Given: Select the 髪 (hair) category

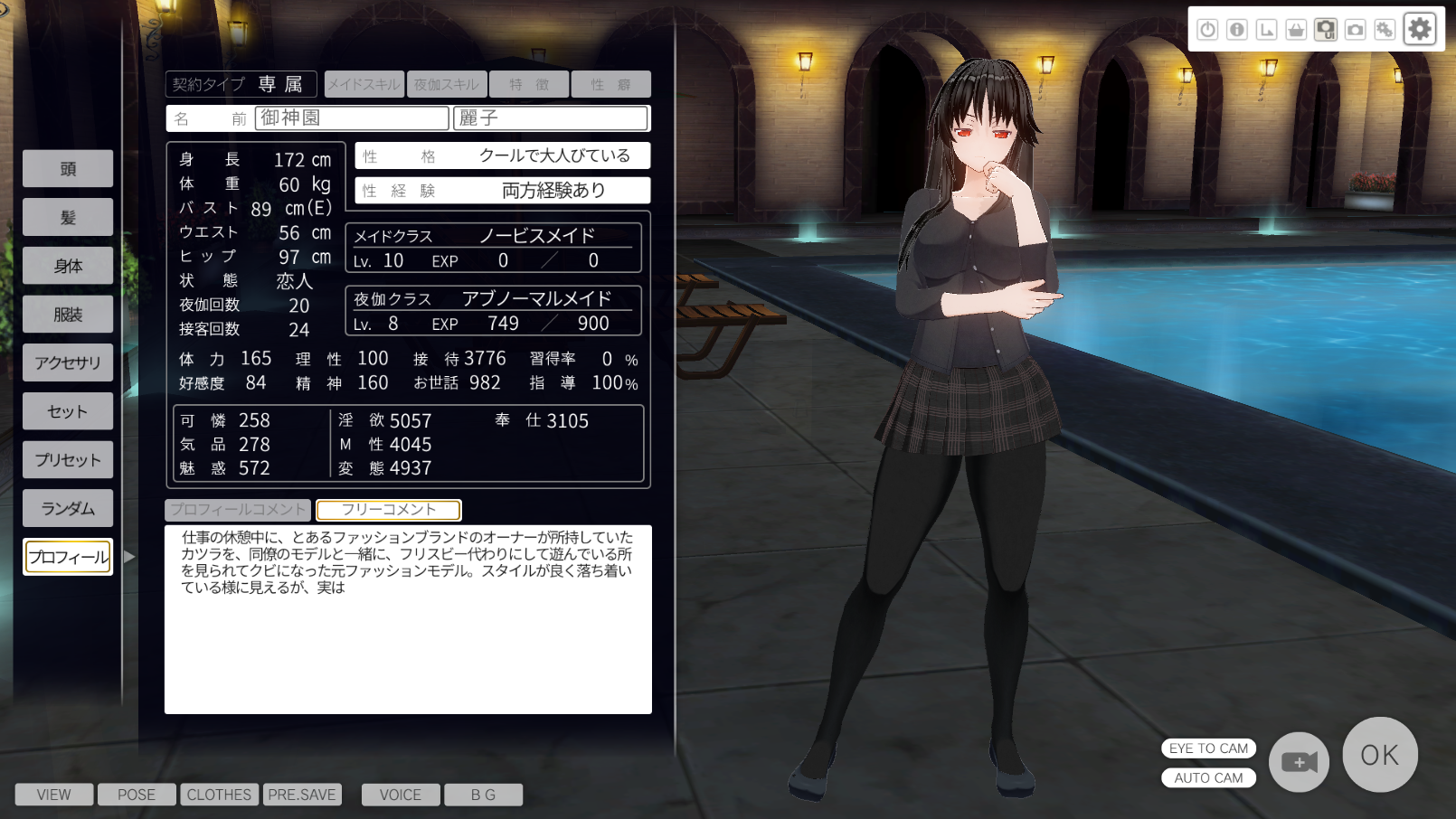Looking at the screenshot, I should 68,217.
